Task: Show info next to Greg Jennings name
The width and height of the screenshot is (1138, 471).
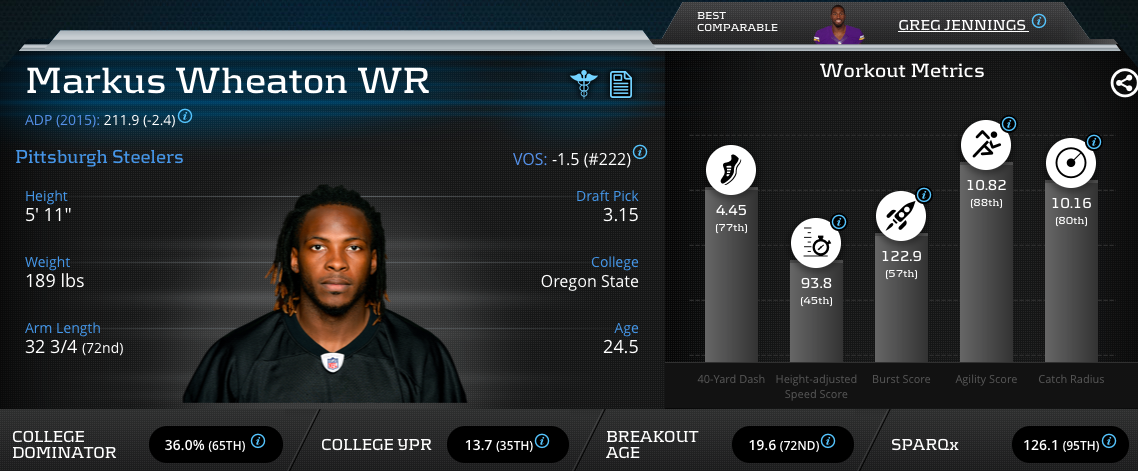Action: click(1039, 20)
